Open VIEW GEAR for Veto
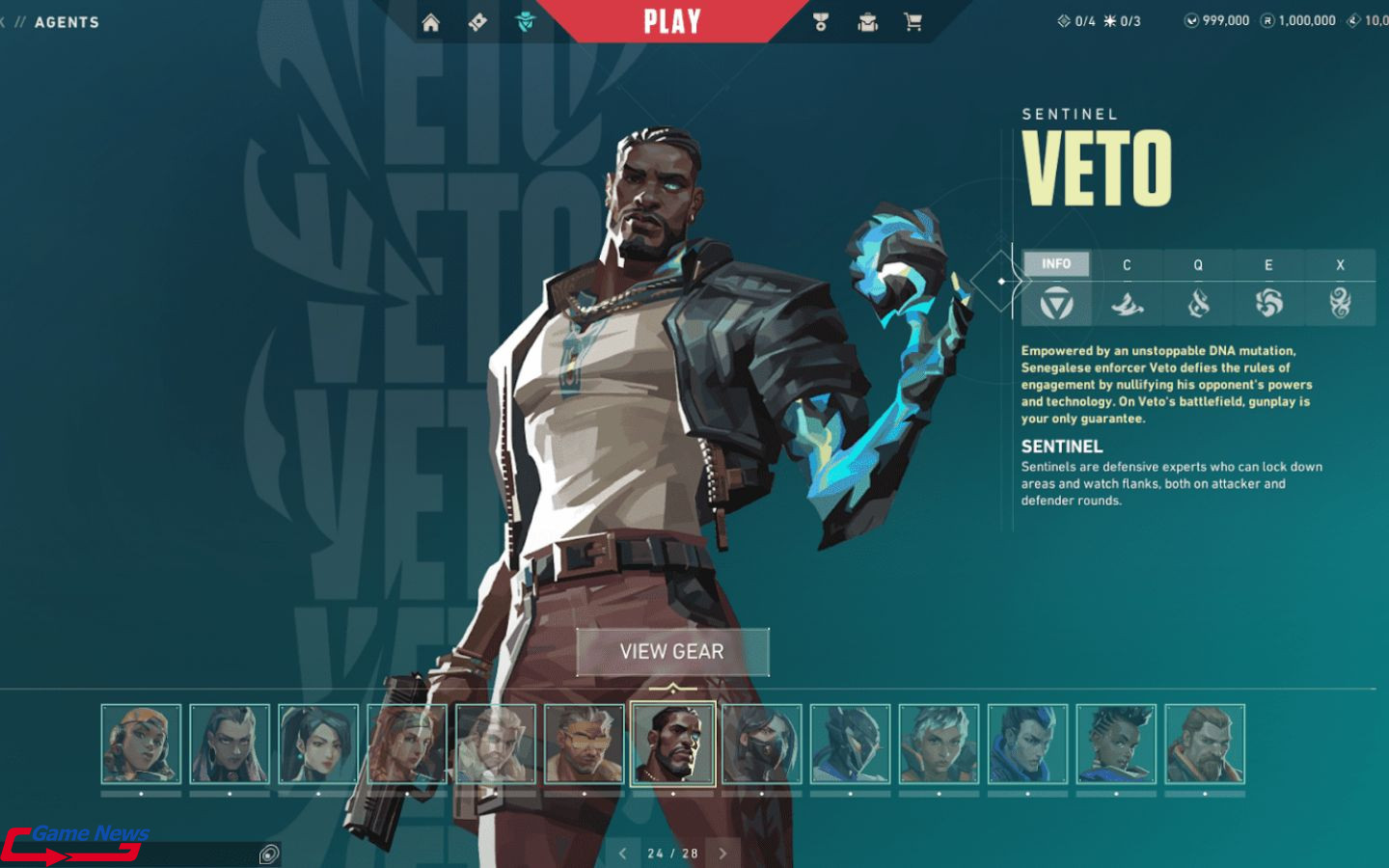Viewport: 1389px width, 868px height. click(672, 652)
